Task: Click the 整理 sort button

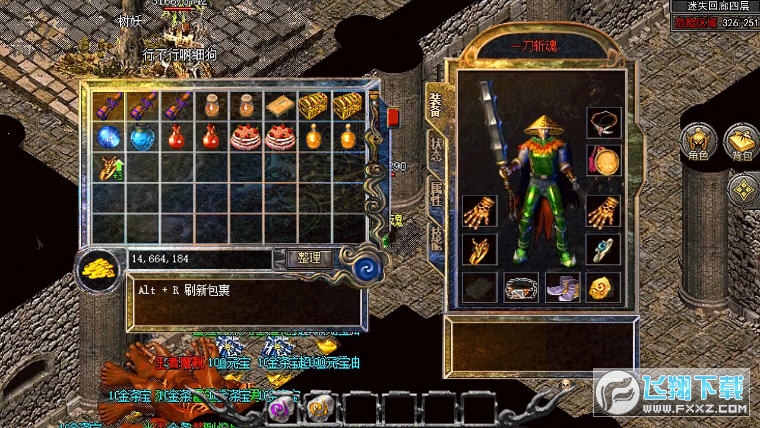Action: click(309, 258)
